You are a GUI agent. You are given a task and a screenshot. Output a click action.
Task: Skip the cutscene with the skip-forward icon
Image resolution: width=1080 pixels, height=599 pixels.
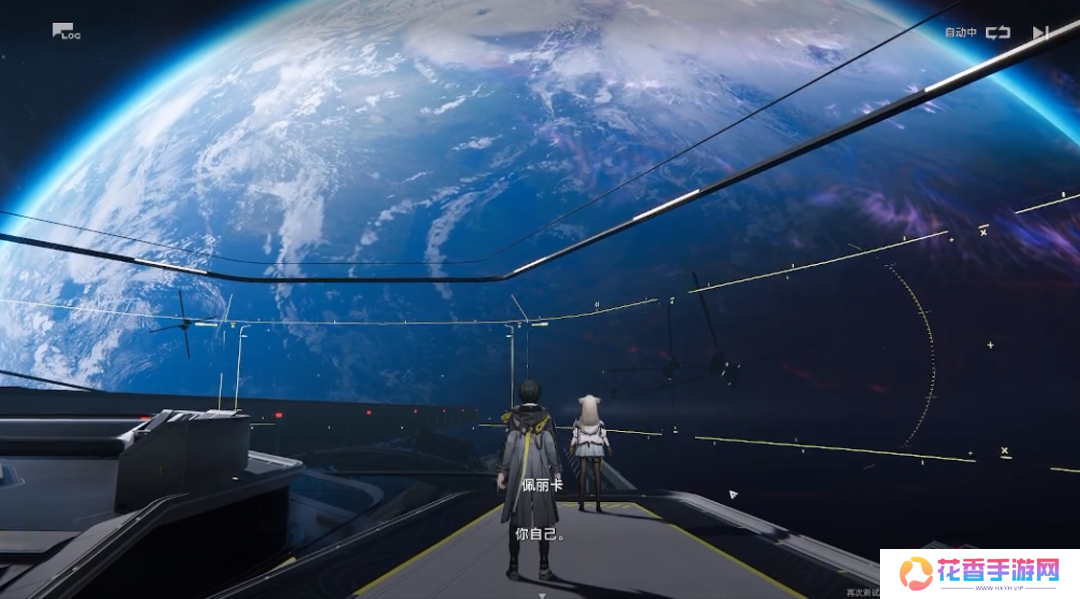1040,32
